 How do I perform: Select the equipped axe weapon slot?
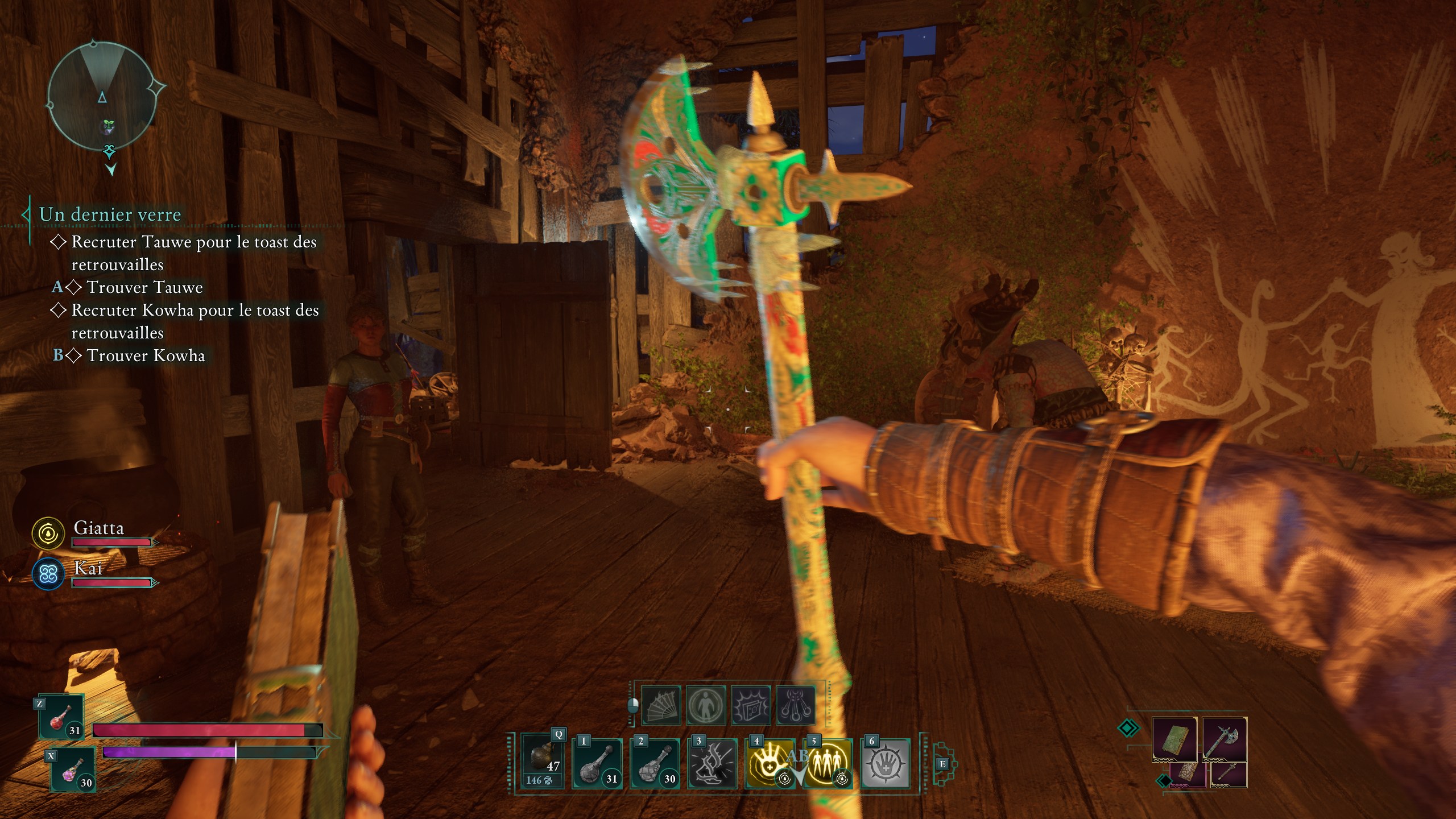(1224, 739)
